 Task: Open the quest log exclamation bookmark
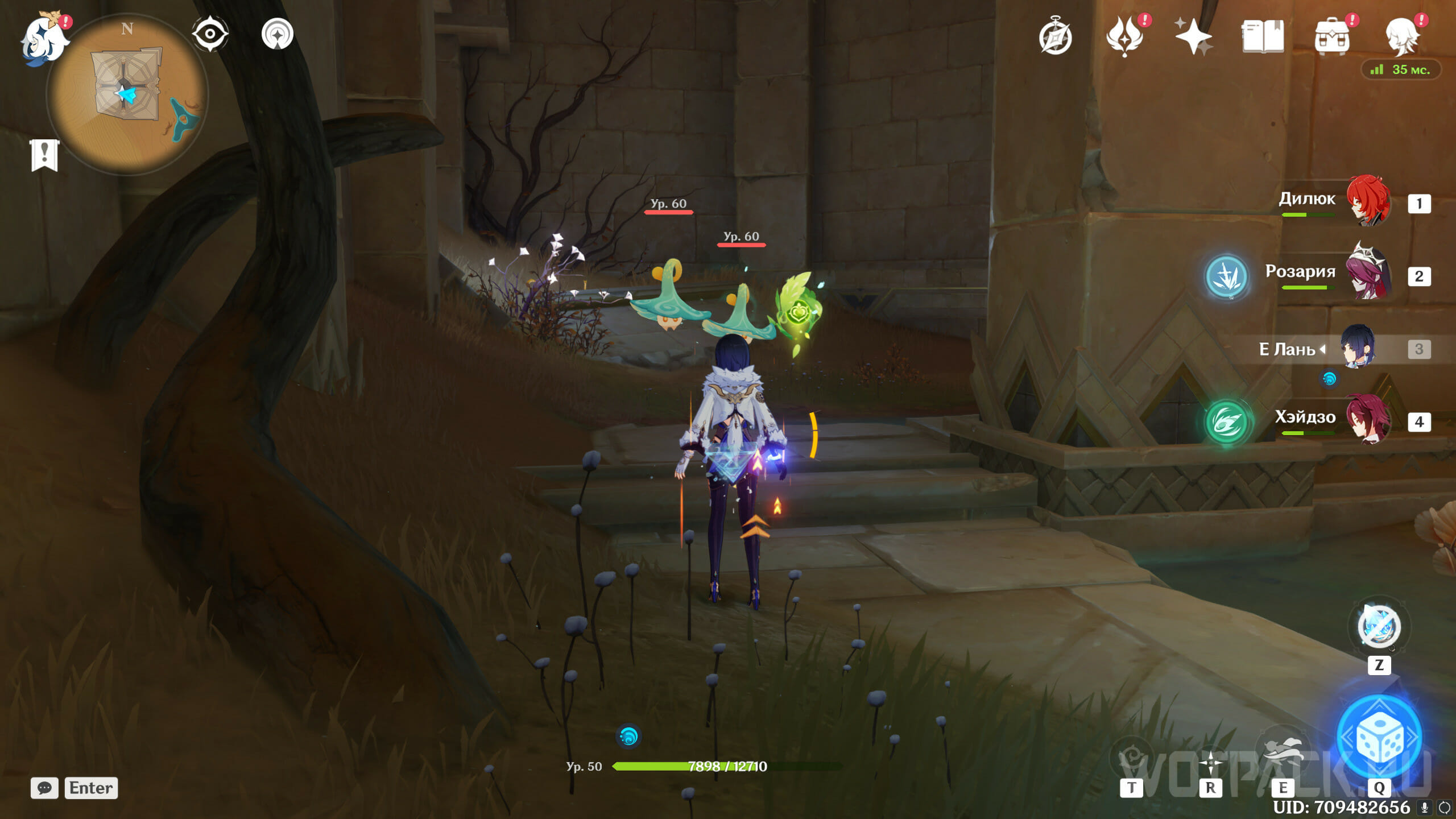coord(44,155)
